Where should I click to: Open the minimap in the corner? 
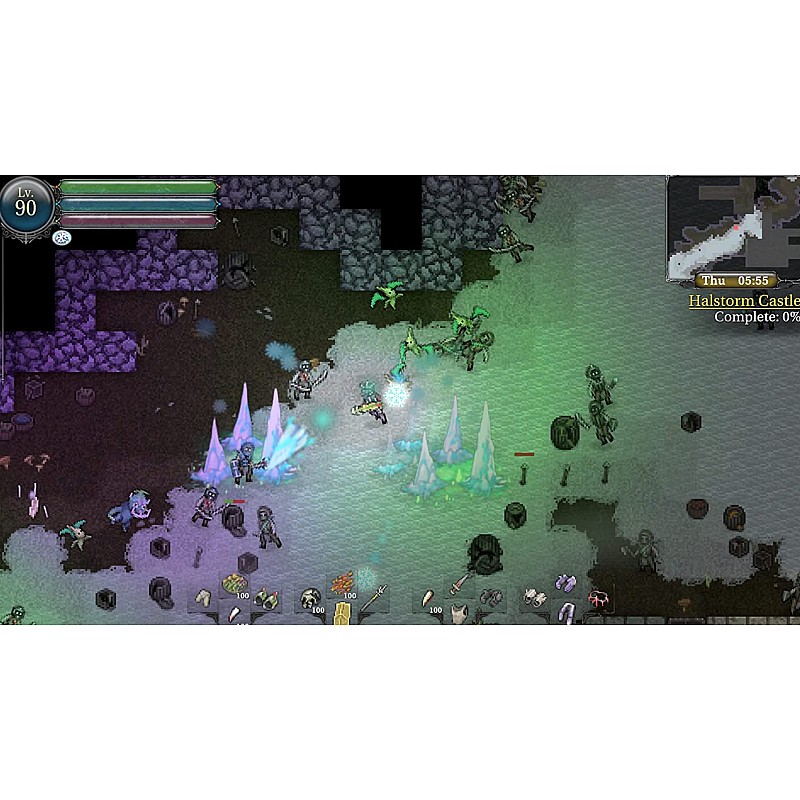(x=733, y=225)
